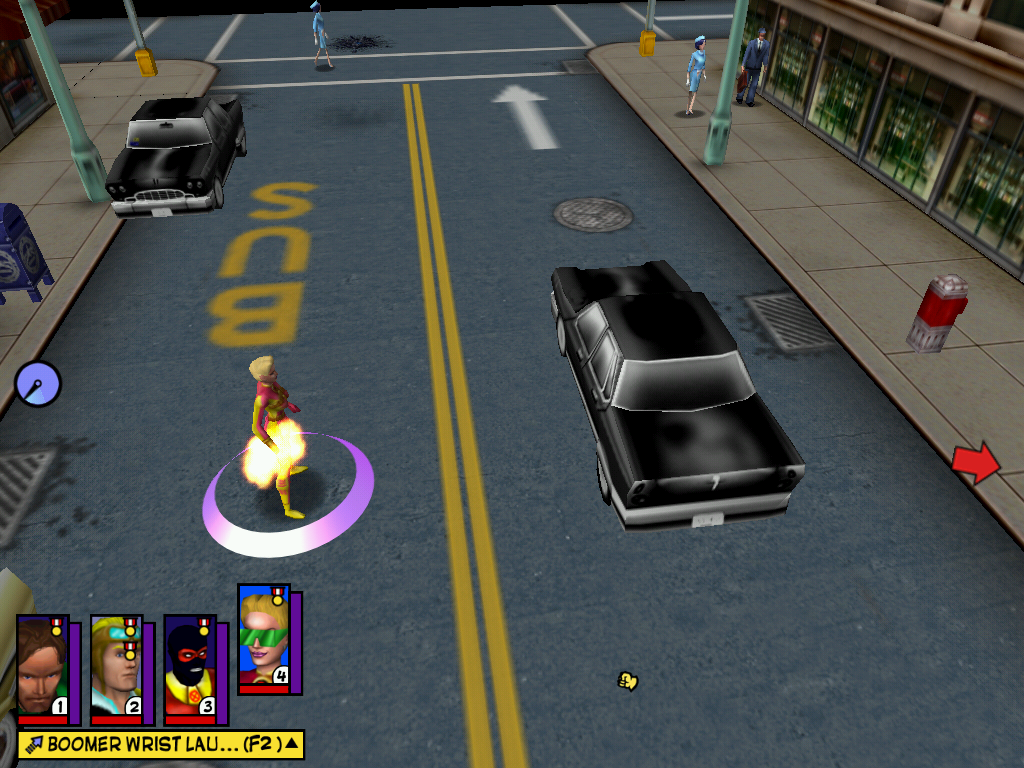Select the goggled blond hero portrait numbered 2
The width and height of the screenshot is (1024, 768).
116,669
